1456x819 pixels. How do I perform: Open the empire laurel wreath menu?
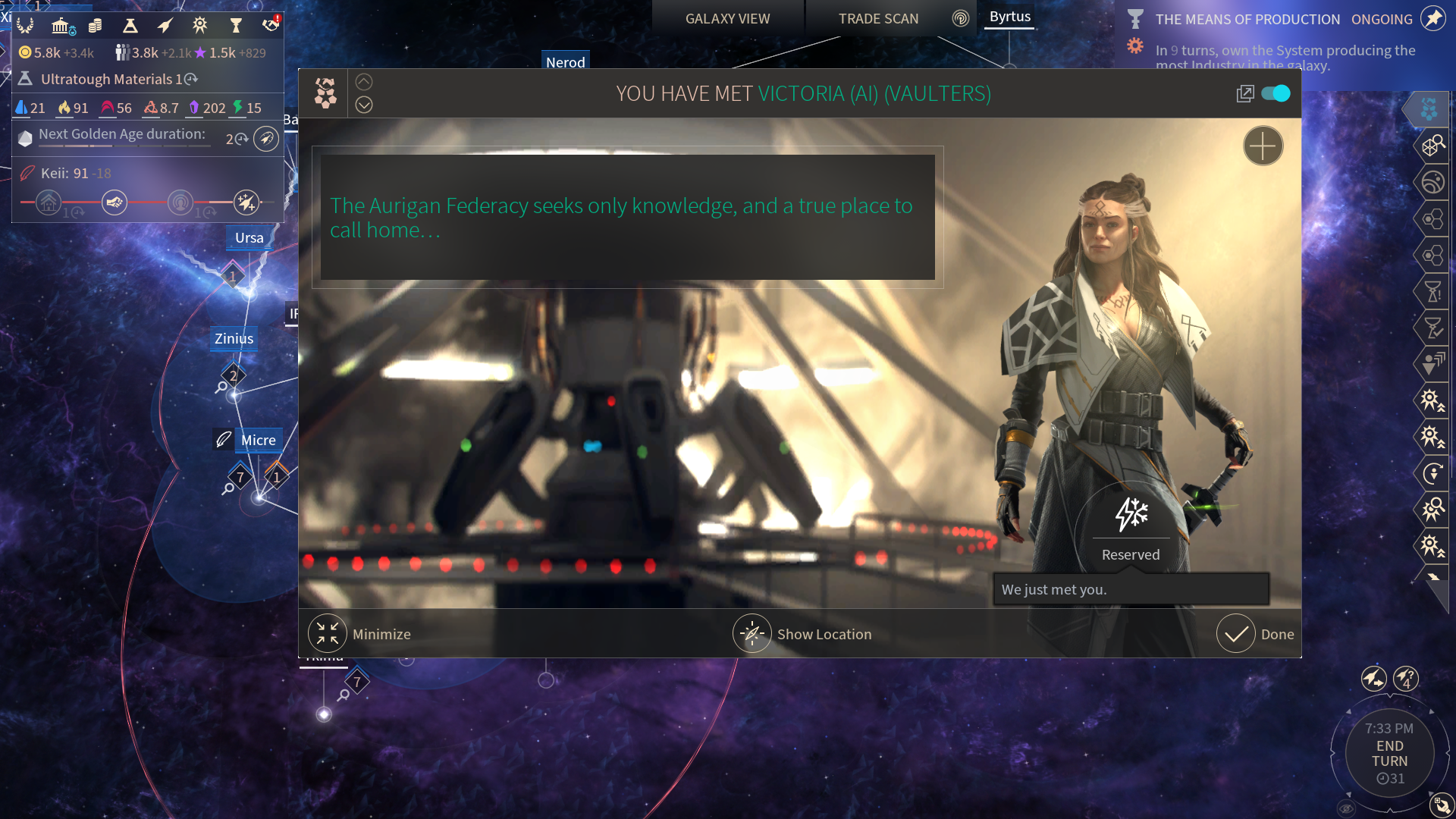pos(25,26)
